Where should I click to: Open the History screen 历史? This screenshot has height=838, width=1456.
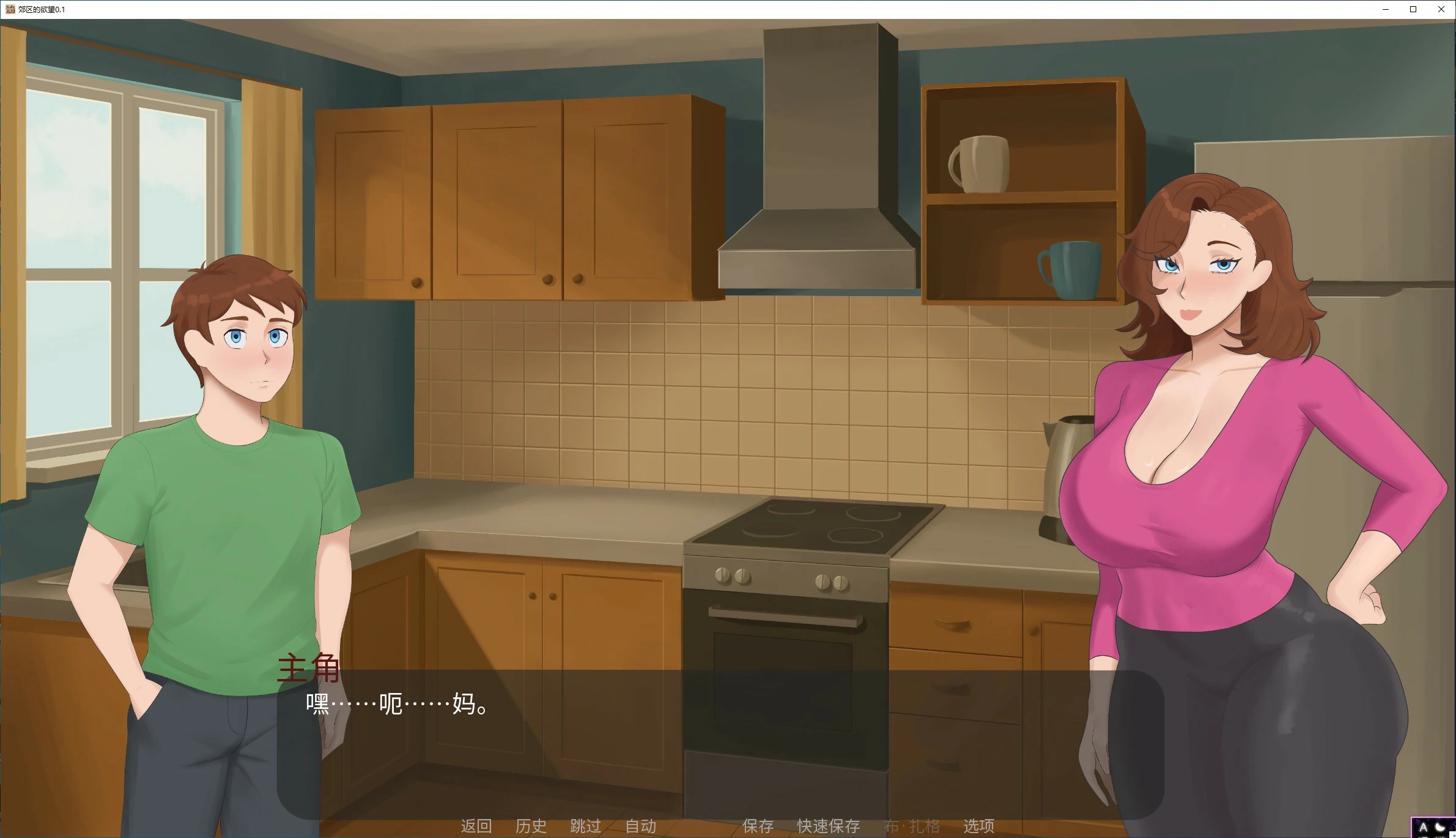(x=530, y=826)
